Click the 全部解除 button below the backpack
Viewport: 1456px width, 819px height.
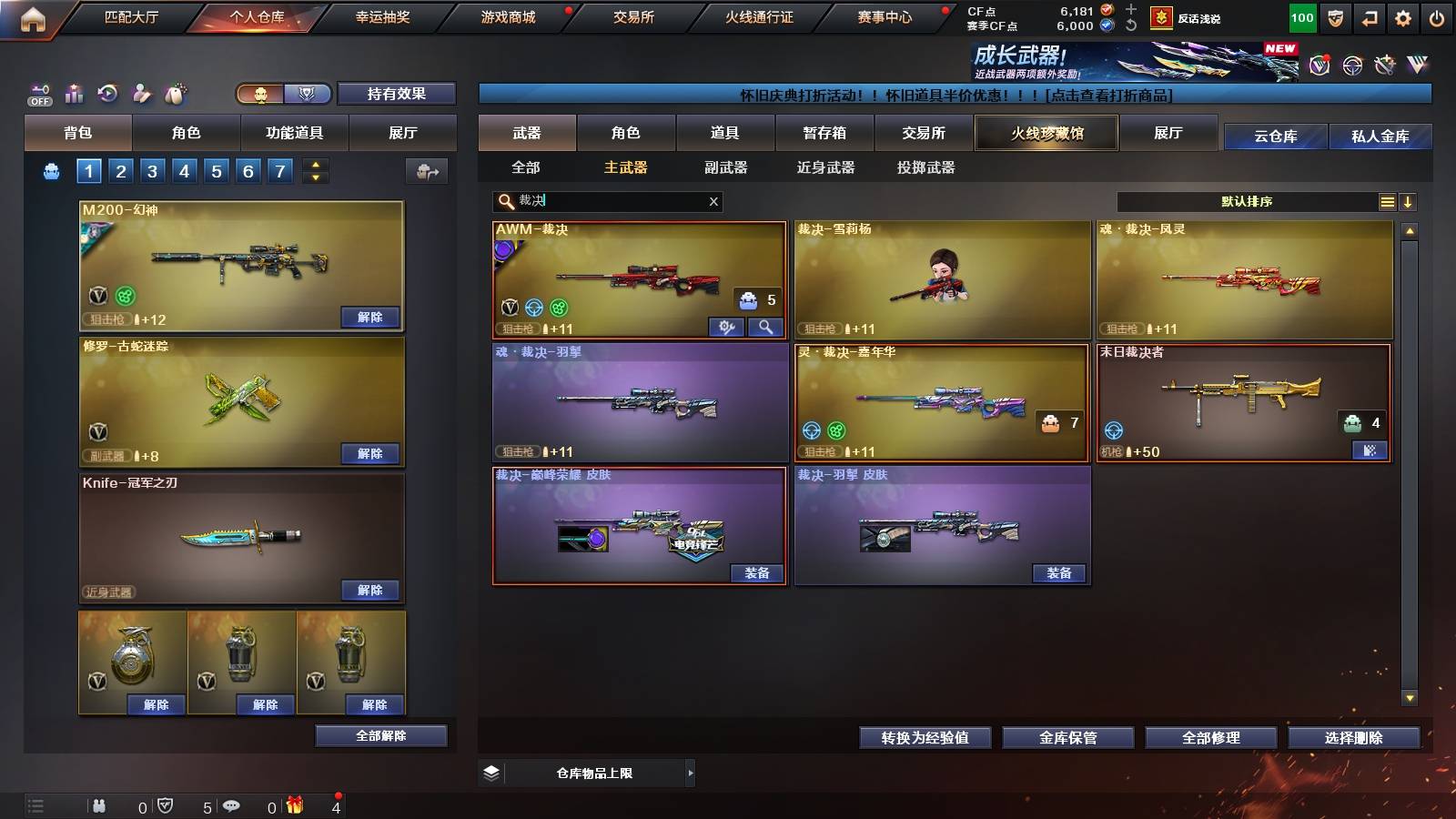[381, 735]
